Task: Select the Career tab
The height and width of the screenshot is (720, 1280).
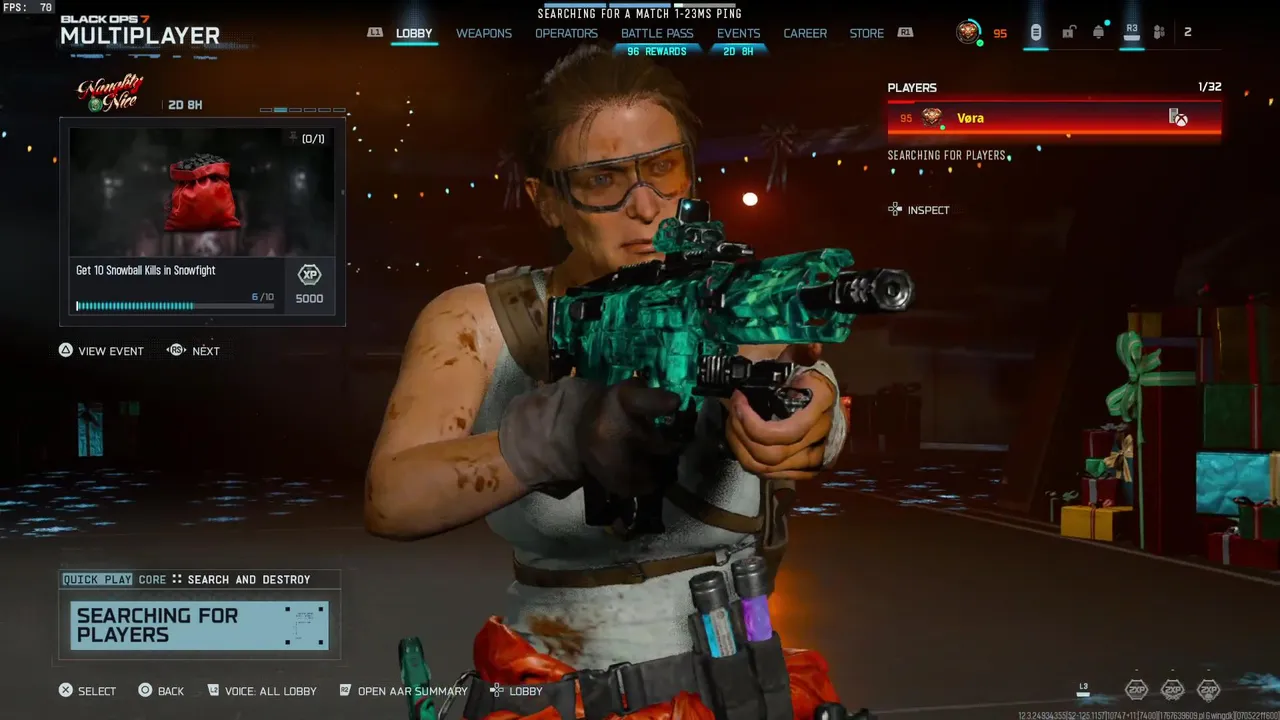Action: [x=805, y=33]
